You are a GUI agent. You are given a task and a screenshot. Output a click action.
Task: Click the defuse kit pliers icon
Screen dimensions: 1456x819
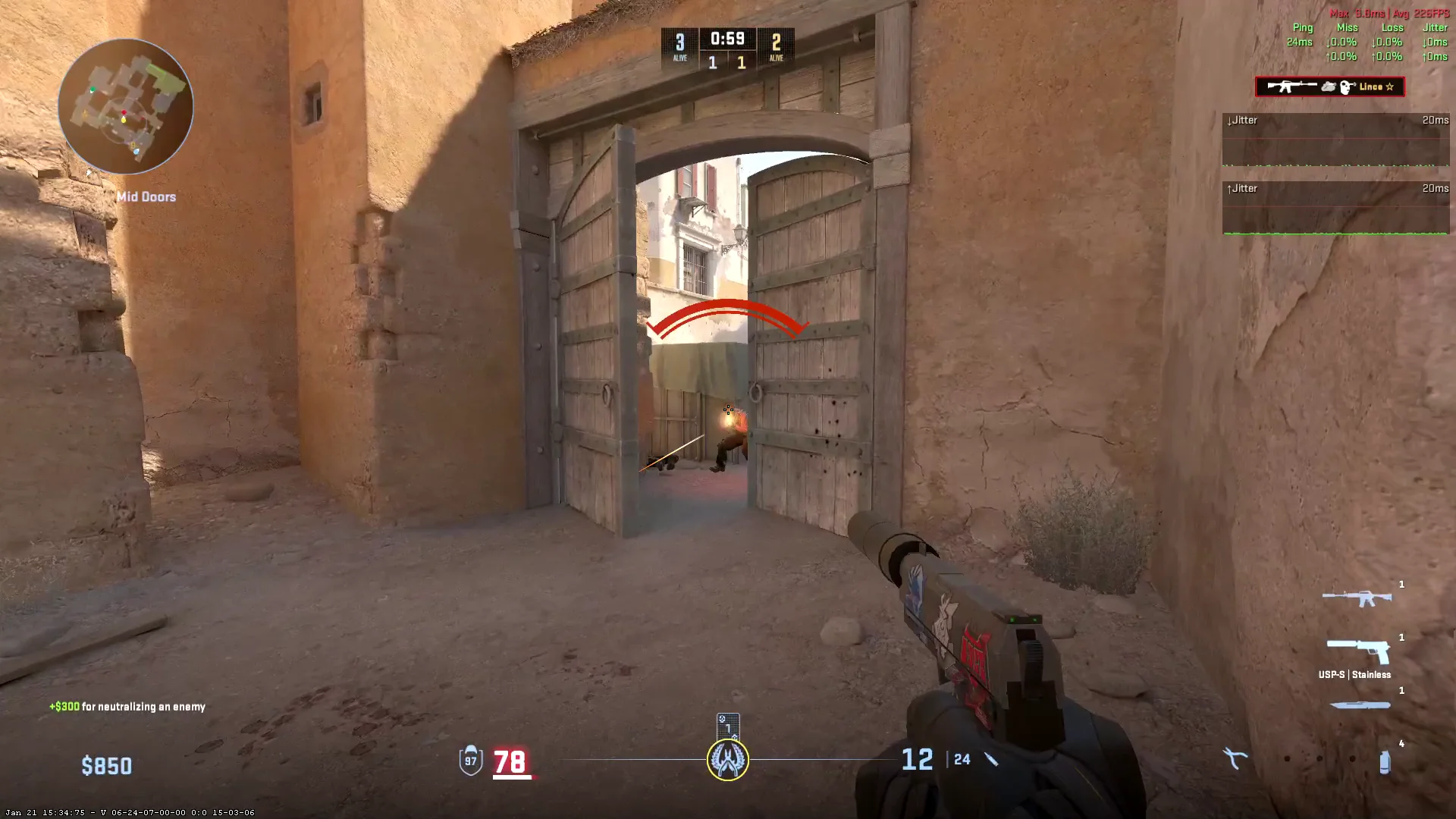click(x=1235, y=758)
